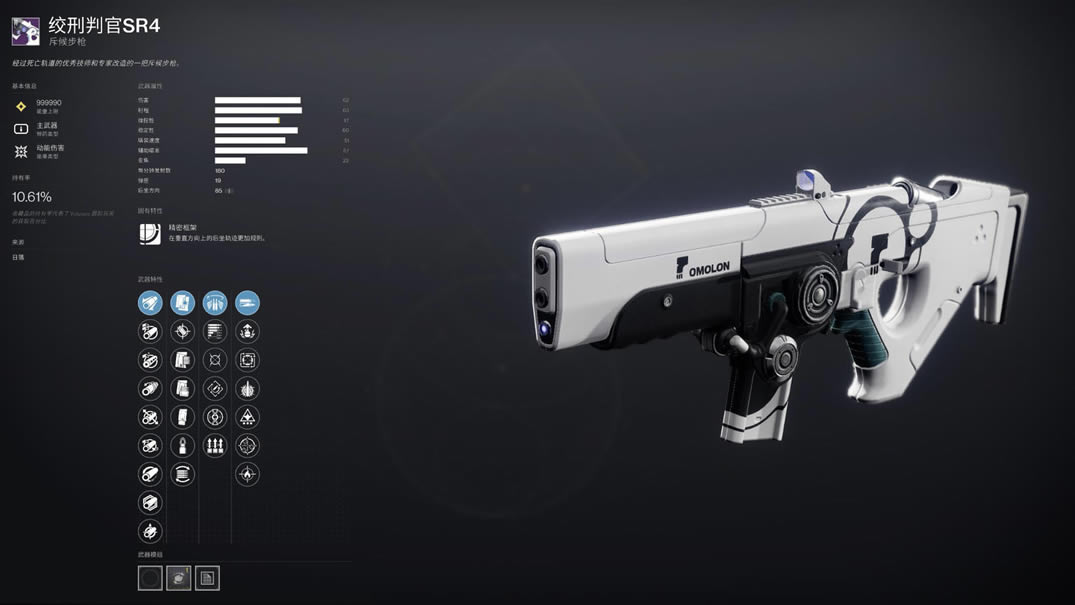The height and width of the screenshot is (605, 1075).
Task: Pick the triangle with three stars perk
Action: (x=247, y=417)
